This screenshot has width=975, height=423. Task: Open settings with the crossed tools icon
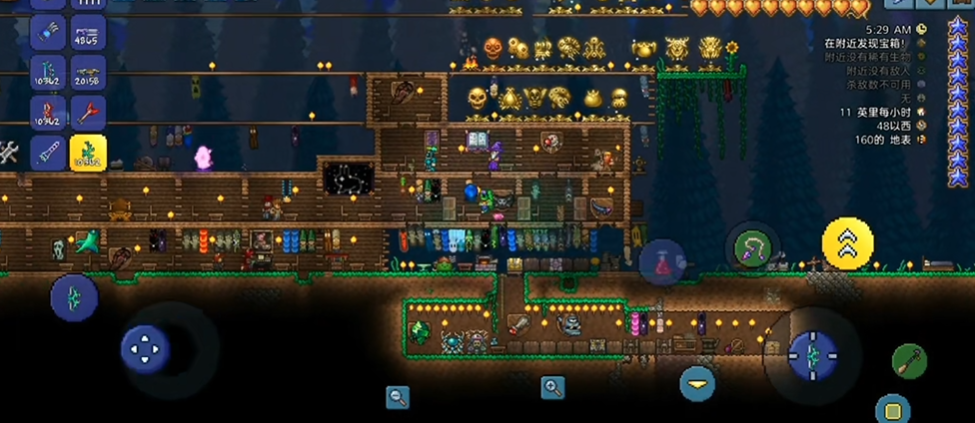(9, 152)
